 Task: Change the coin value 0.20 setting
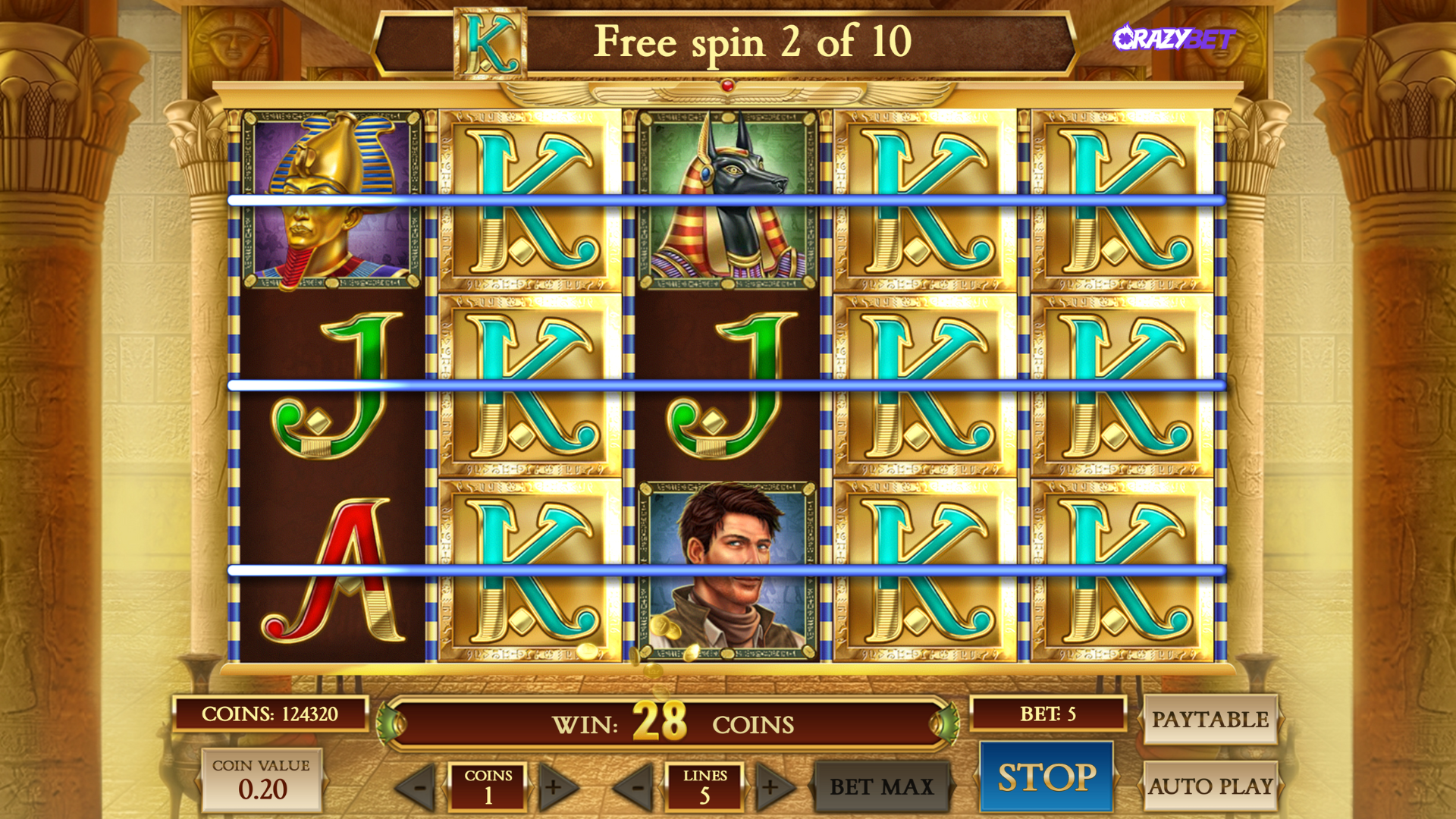262,780
